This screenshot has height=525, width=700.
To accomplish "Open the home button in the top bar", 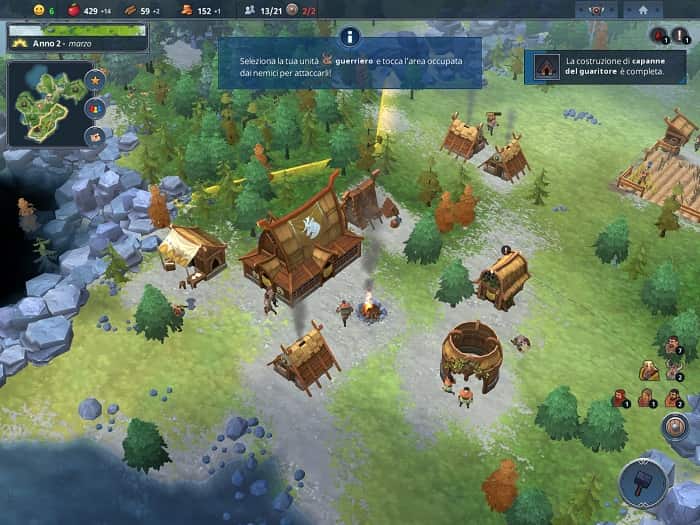I will coord(643,9).
